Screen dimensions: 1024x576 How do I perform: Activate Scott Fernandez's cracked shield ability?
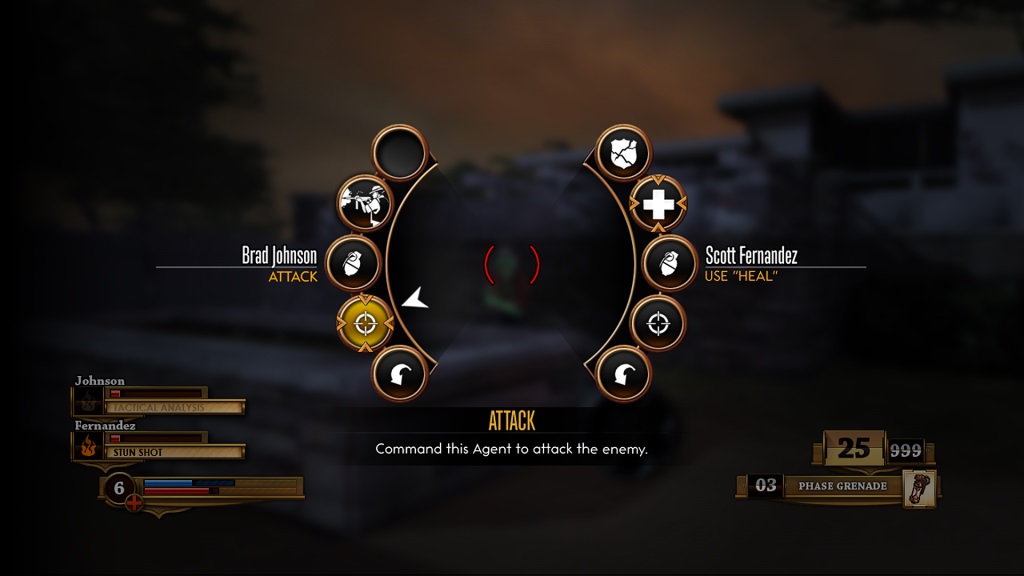(624, 153)
